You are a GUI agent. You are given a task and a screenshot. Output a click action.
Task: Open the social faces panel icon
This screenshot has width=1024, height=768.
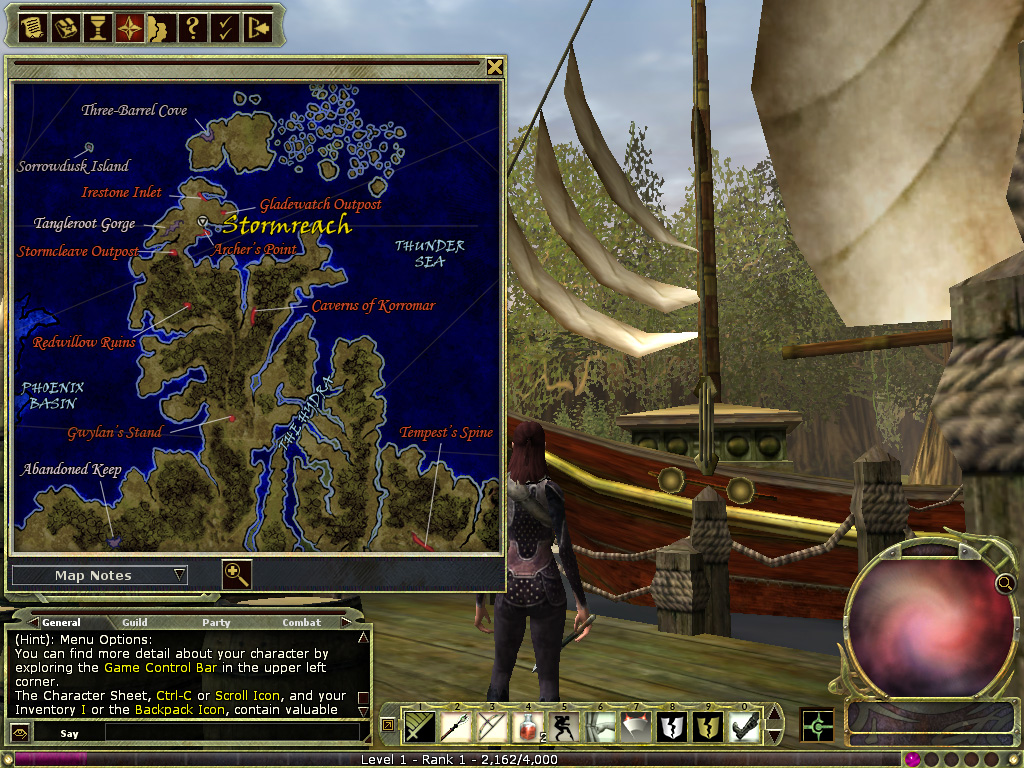pyautogui.click(x=160, y=27)
